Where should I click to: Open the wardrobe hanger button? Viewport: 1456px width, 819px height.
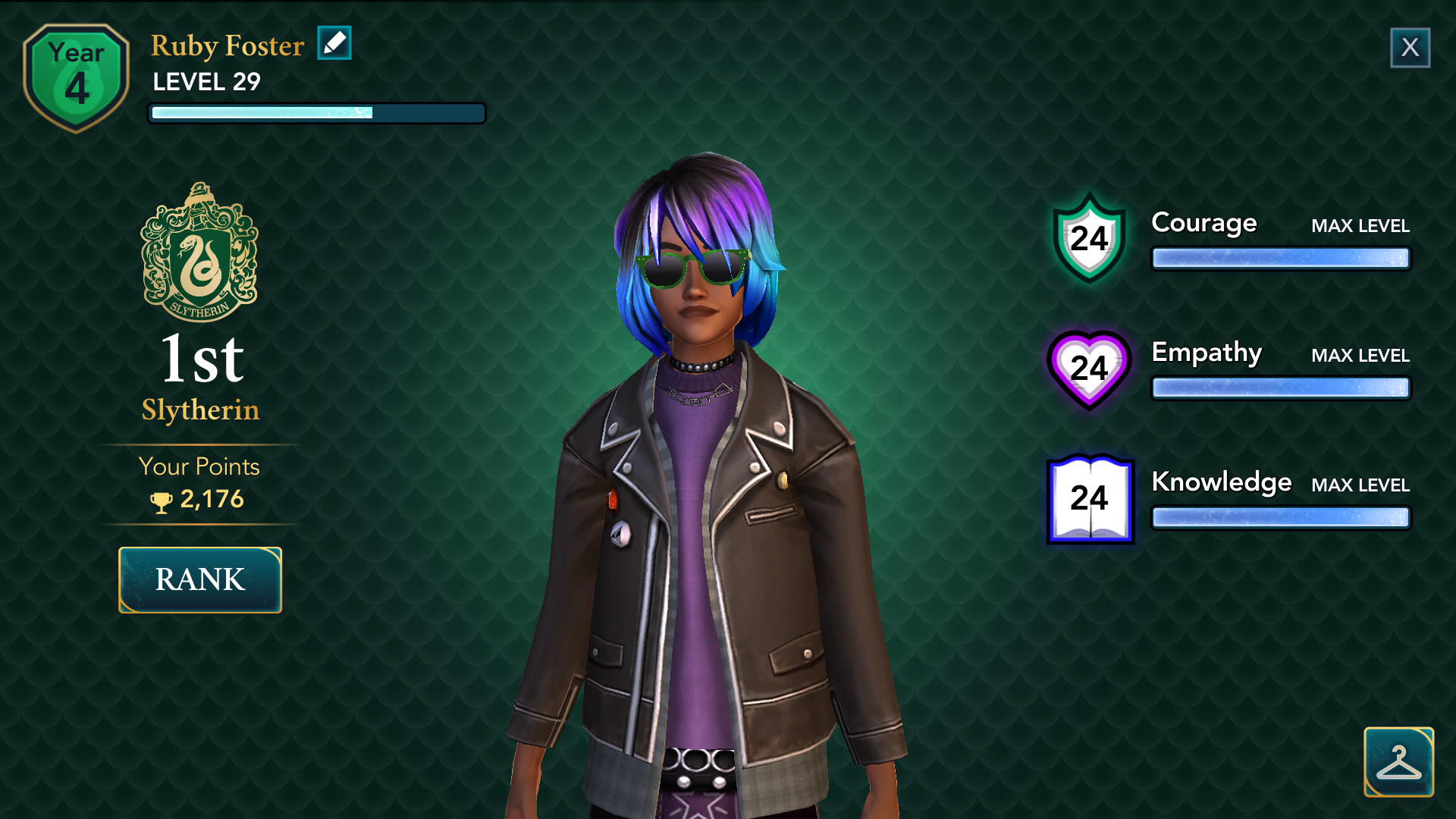pos(1398,761)
